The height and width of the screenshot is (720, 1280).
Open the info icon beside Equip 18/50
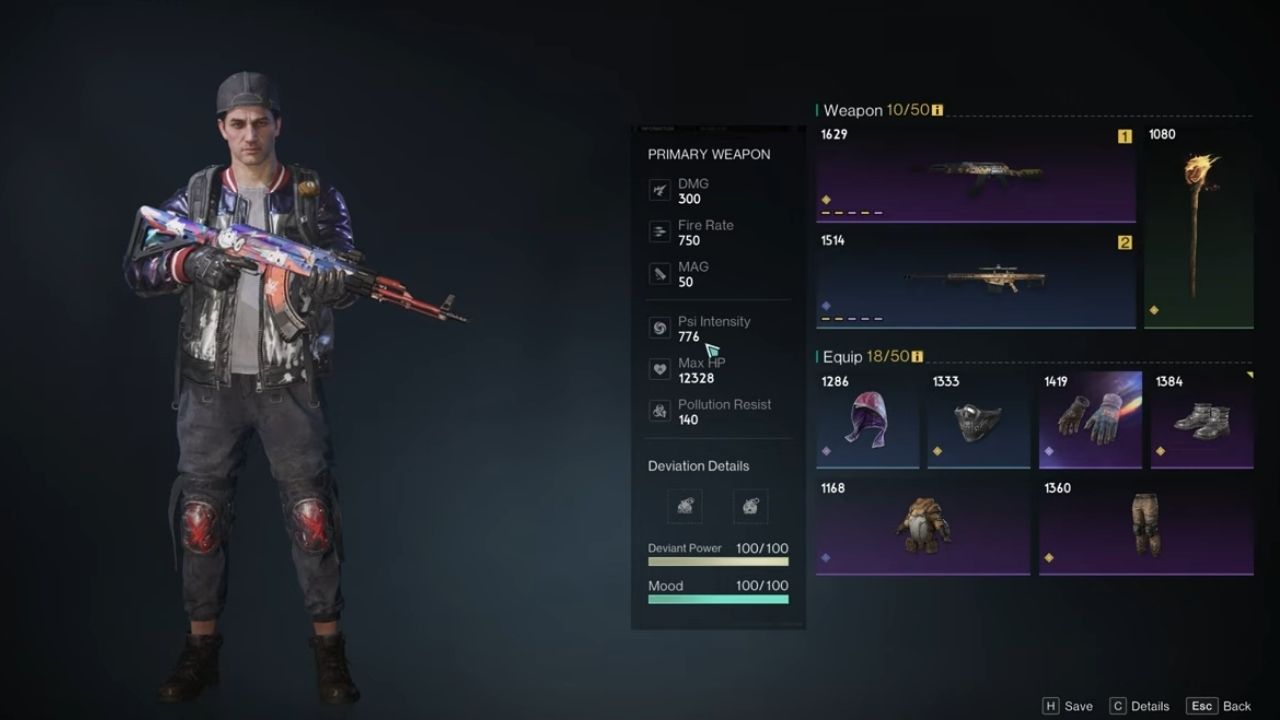[917, 357]
